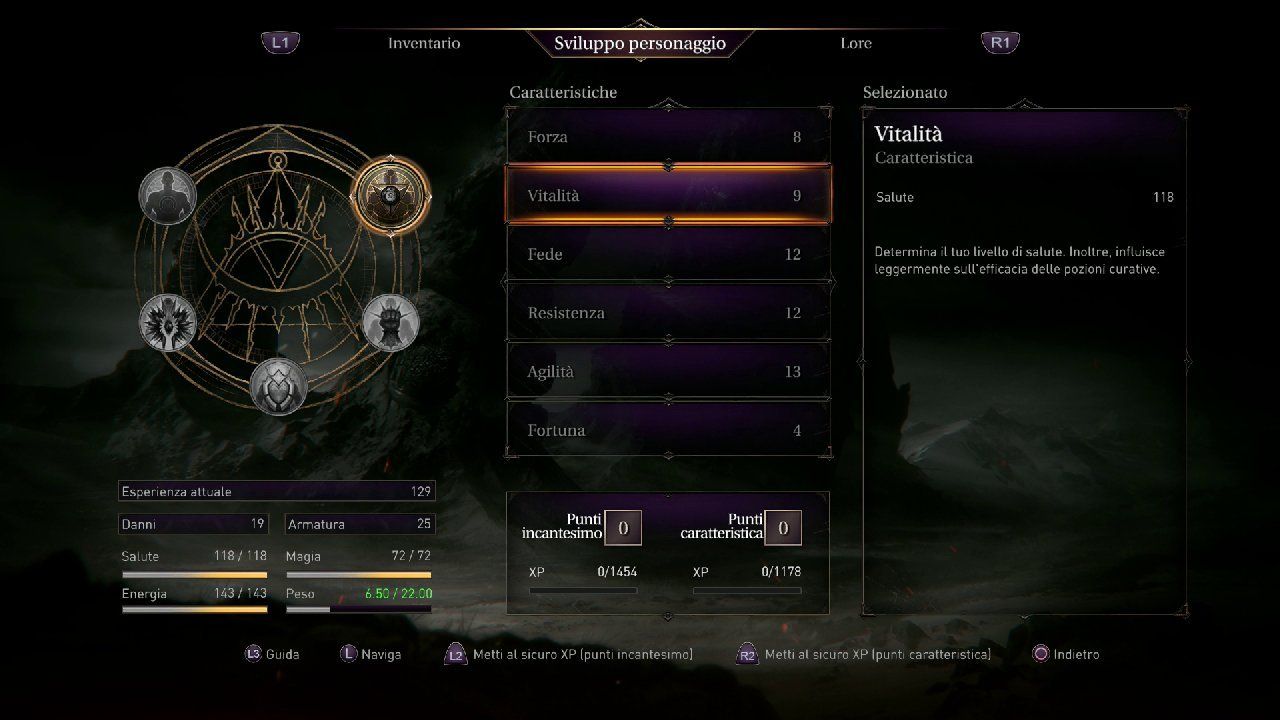Choose the armor chestplate medallion

click(x=278, y=386)
